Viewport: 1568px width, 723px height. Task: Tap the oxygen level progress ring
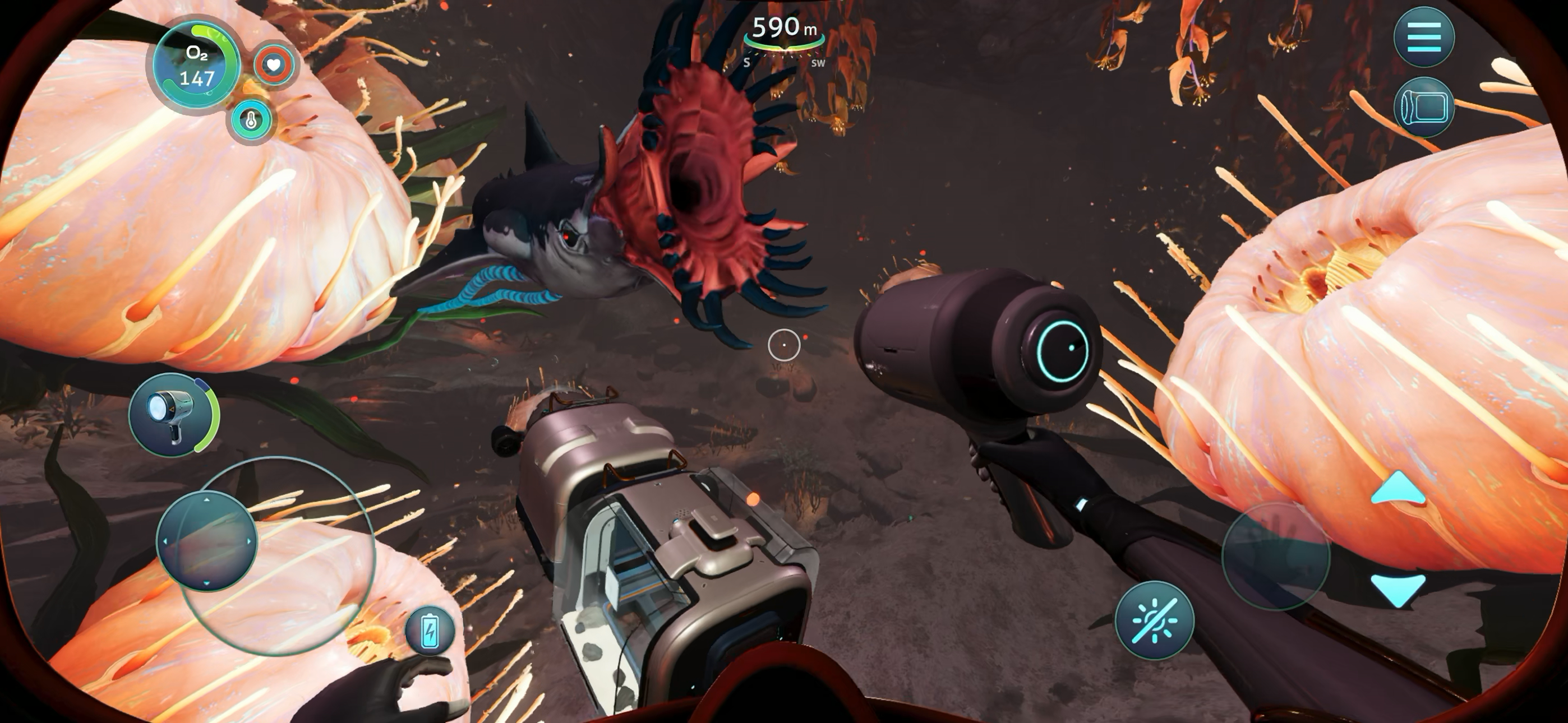tap(196, 64)
